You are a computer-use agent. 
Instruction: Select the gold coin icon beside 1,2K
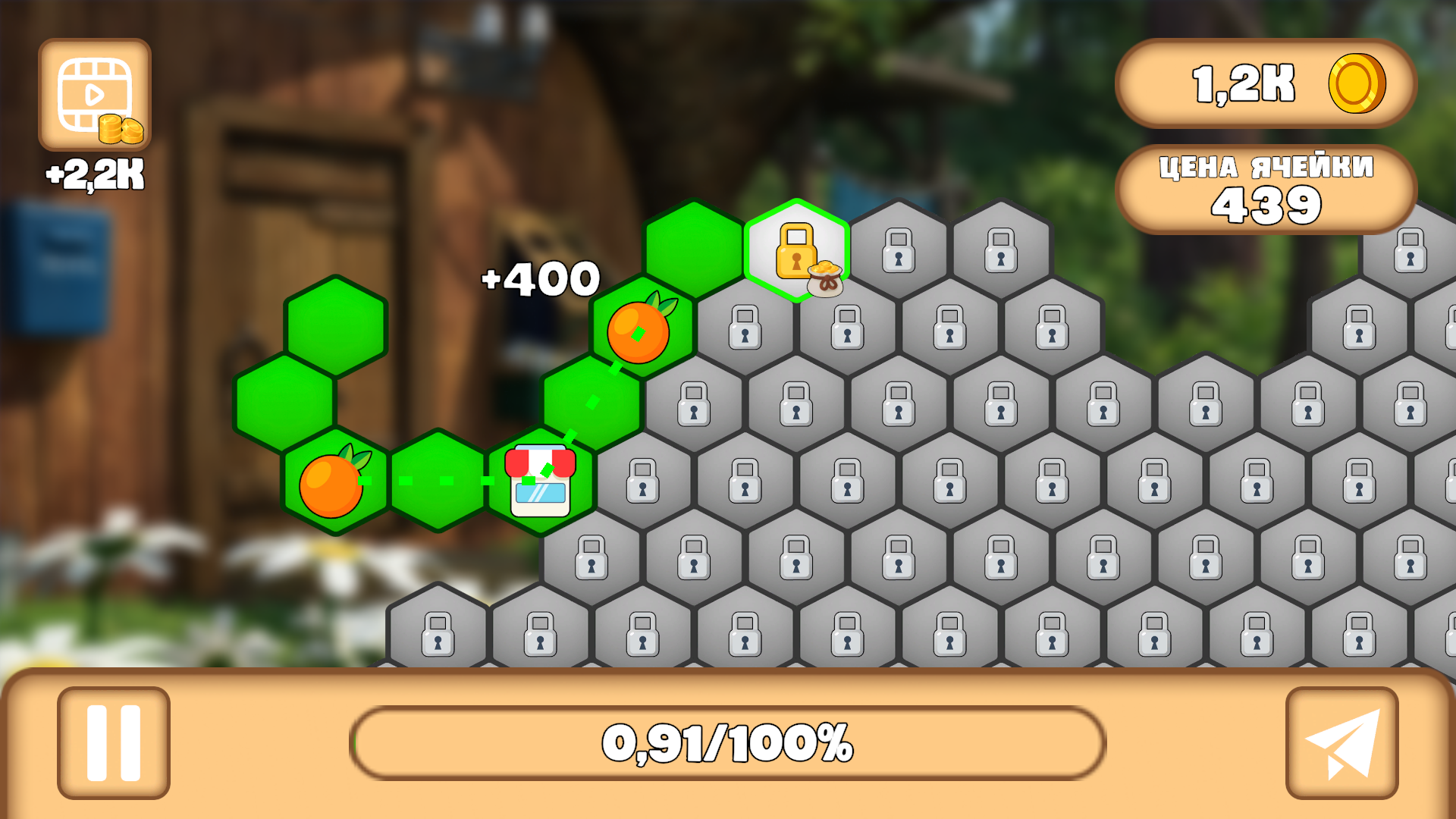1357,85
